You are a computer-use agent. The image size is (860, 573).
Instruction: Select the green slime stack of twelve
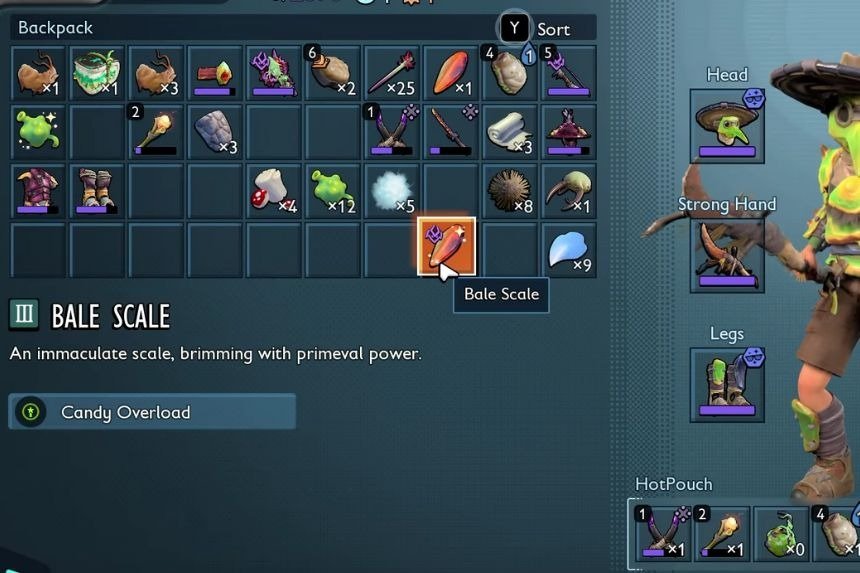(332, 190)
